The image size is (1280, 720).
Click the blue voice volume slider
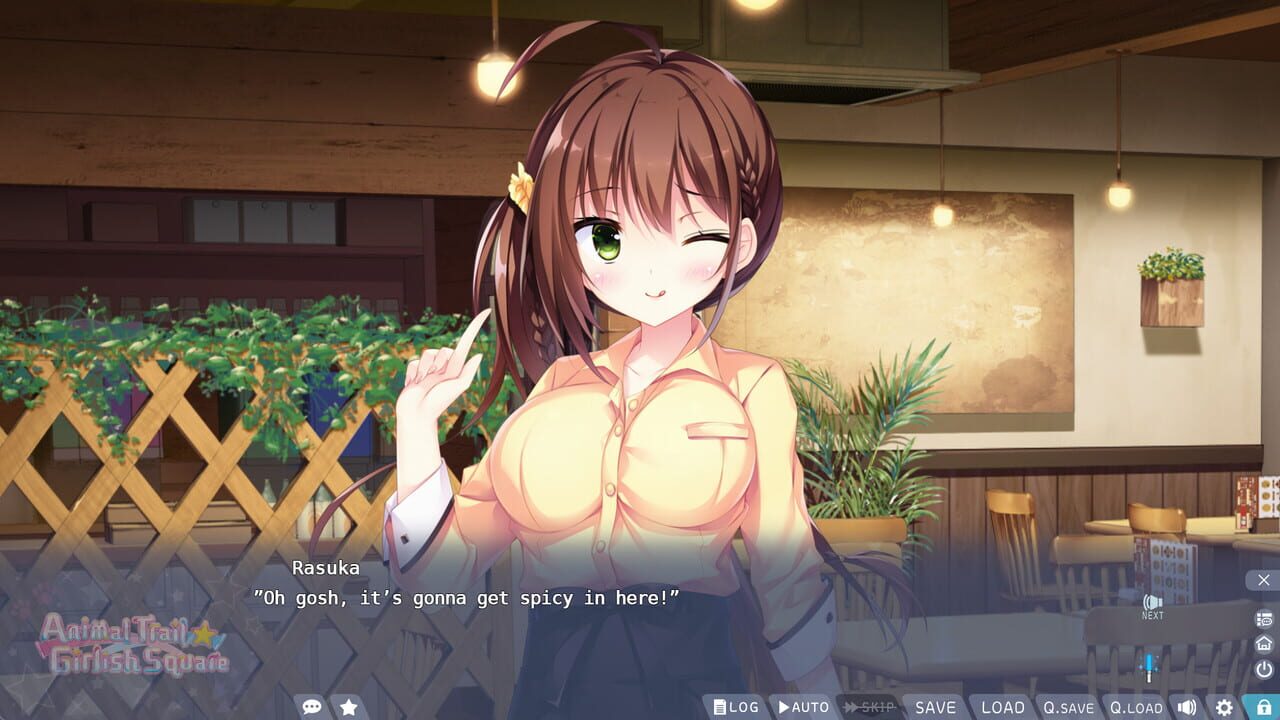[x=1150, y=661]
